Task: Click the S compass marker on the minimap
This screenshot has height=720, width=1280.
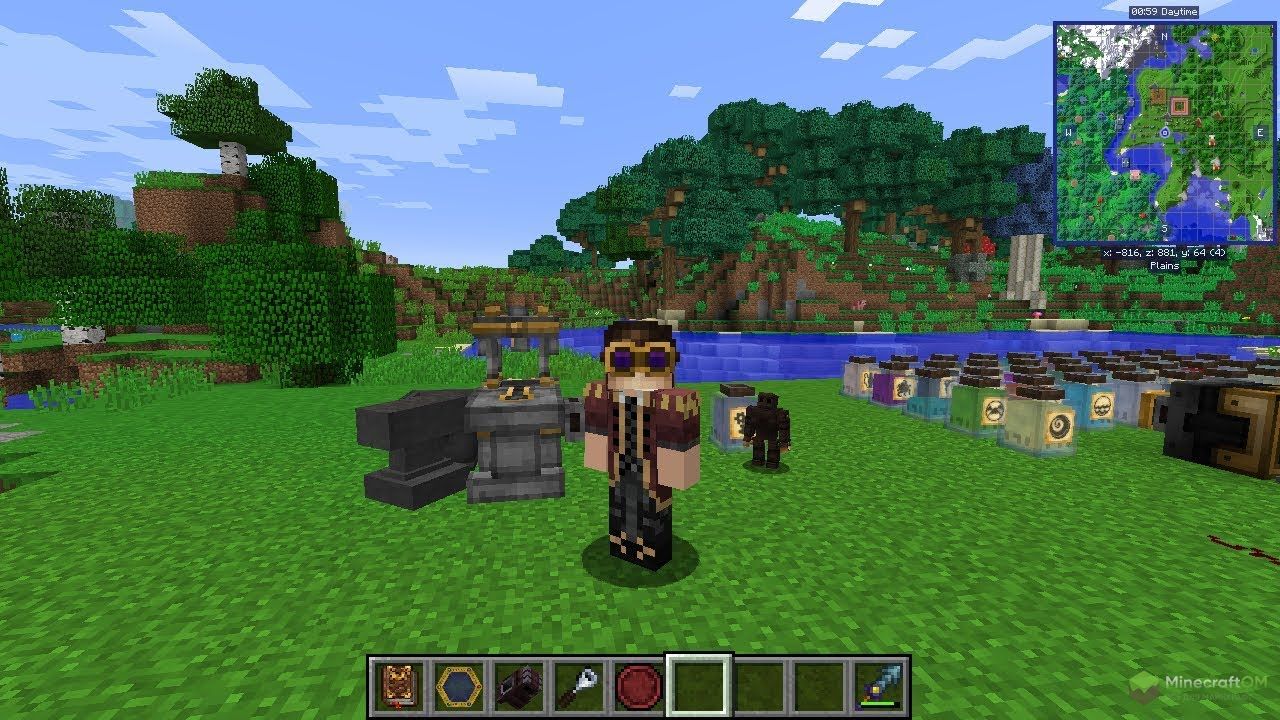Action: (x=1164, y=227)
